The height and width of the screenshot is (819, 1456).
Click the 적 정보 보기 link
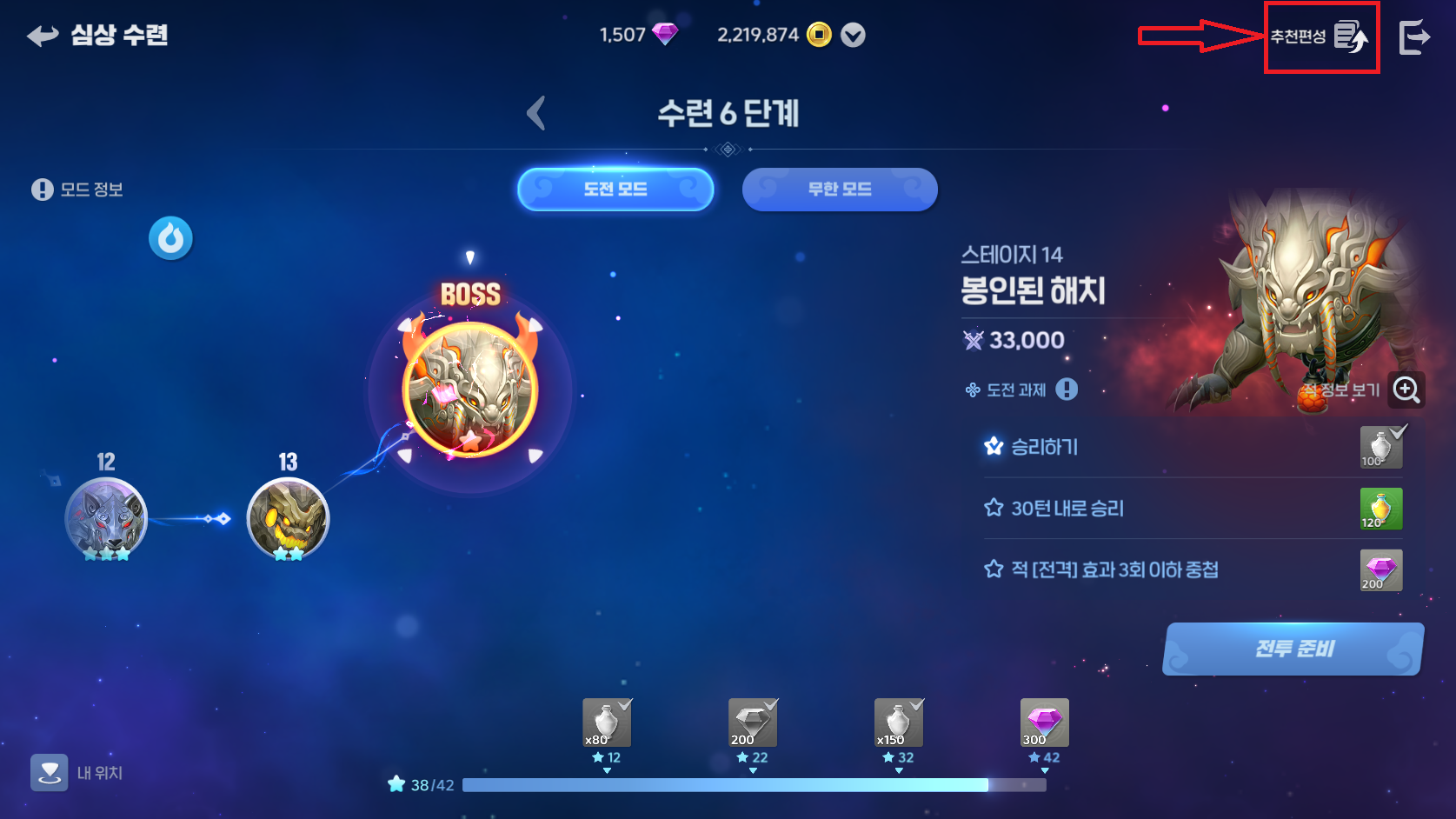pyautogui.click(x=1339, y=390)
